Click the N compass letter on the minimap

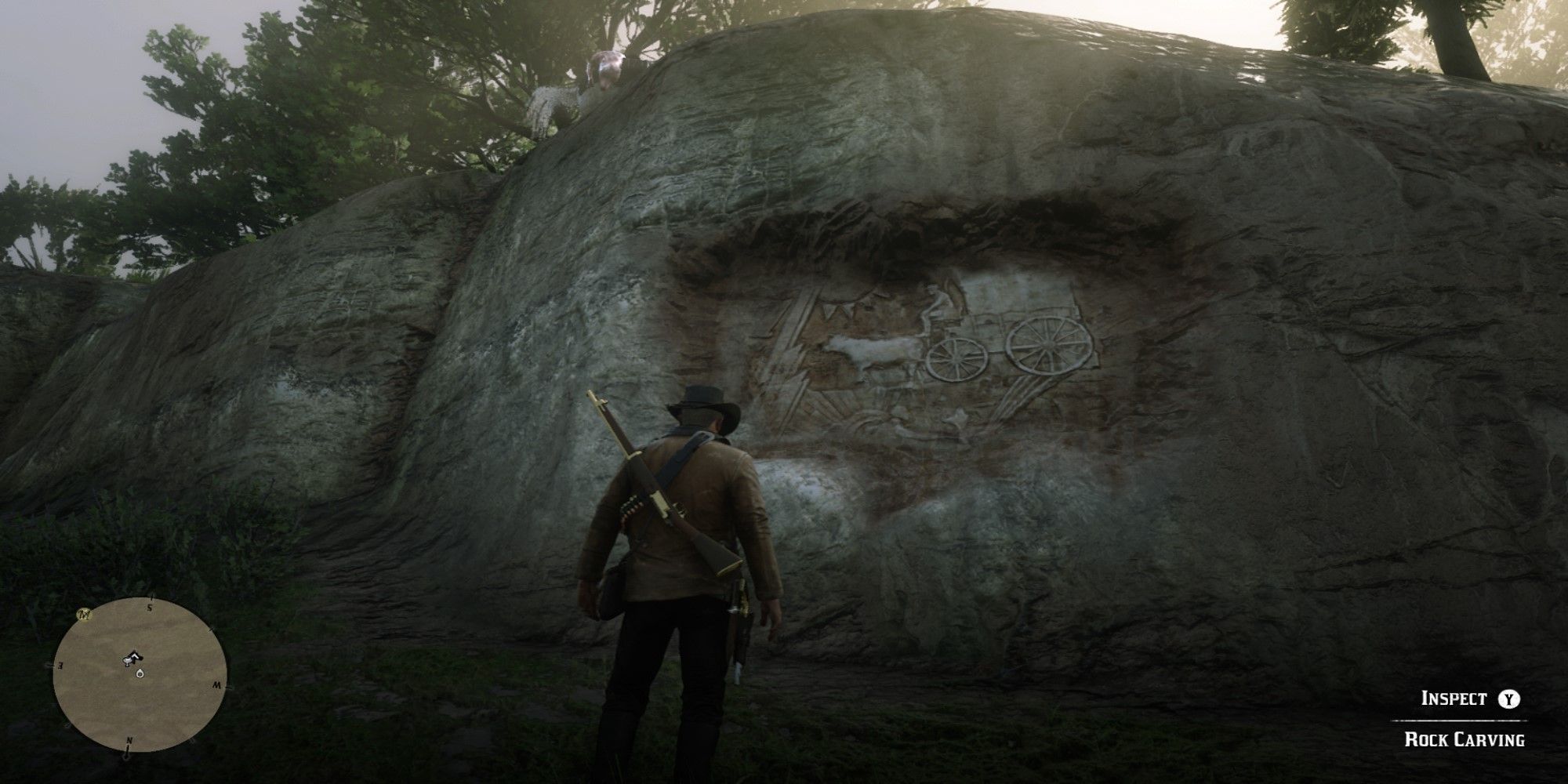(x=130, y=740)
